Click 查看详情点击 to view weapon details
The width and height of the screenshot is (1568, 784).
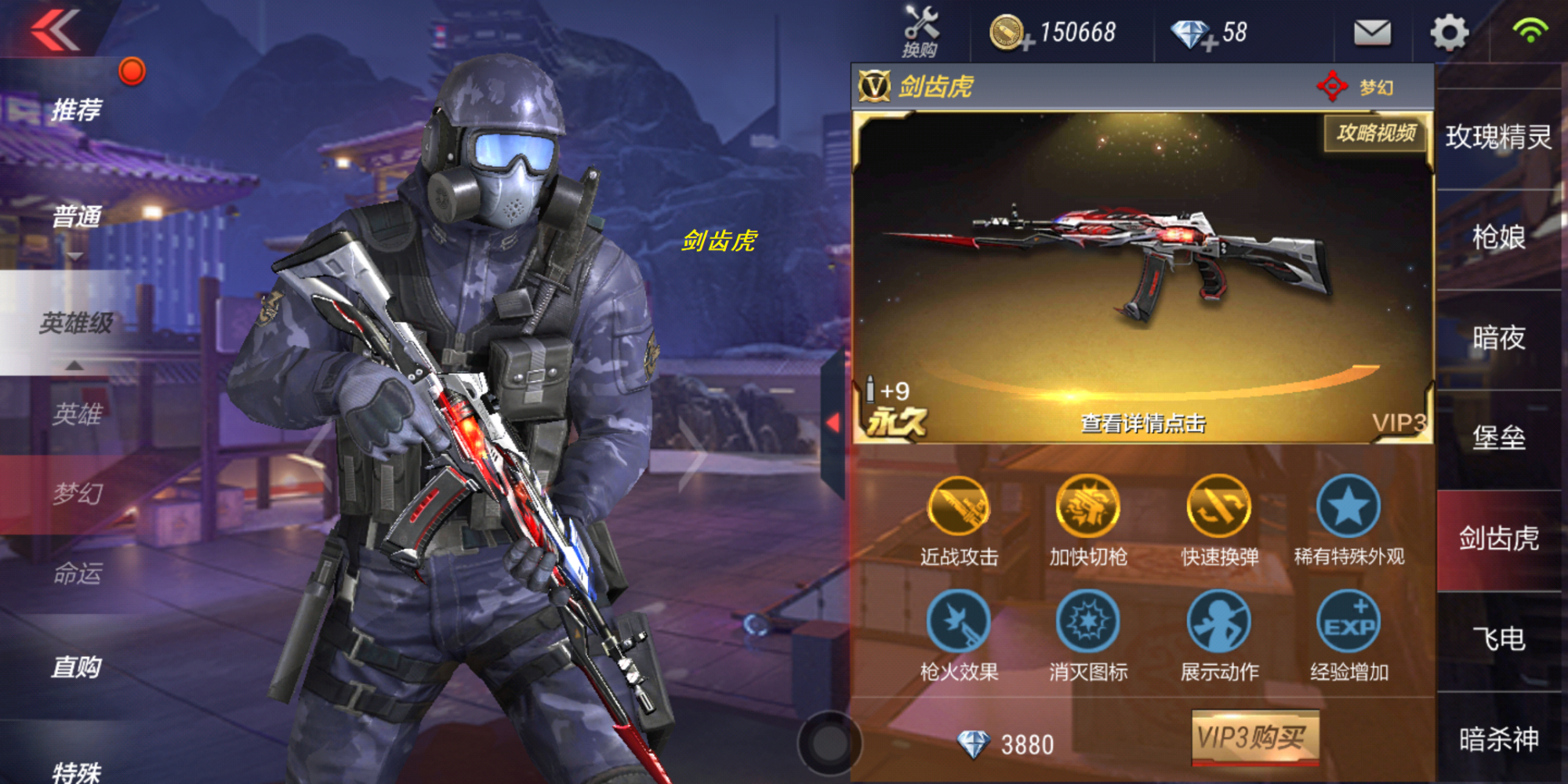pyautogui.click(x=1142, y=425)
